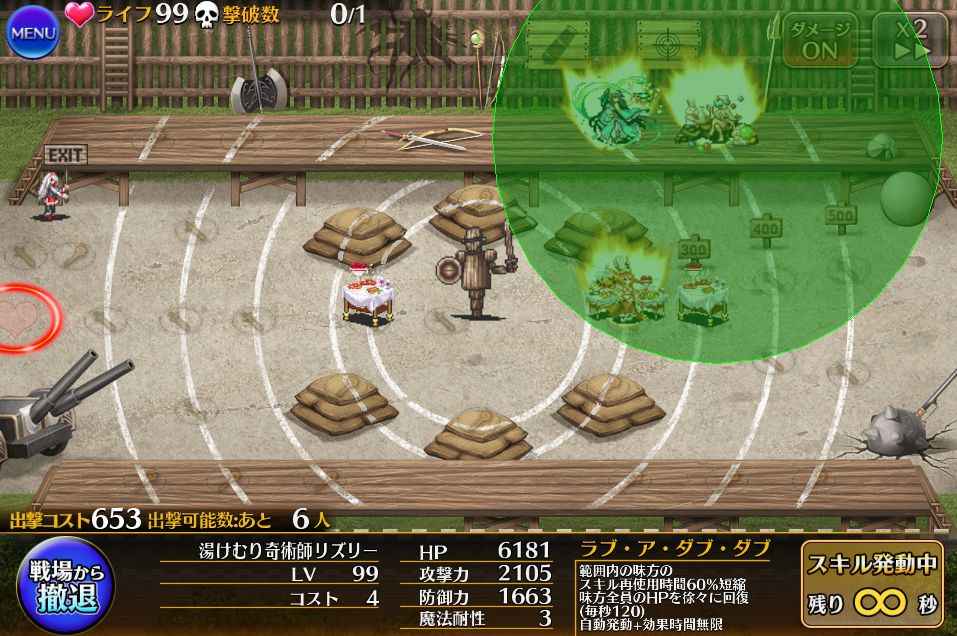Screen dimensions: 957x636
Task: Open the blue MENU button
Action: (33, 32)
